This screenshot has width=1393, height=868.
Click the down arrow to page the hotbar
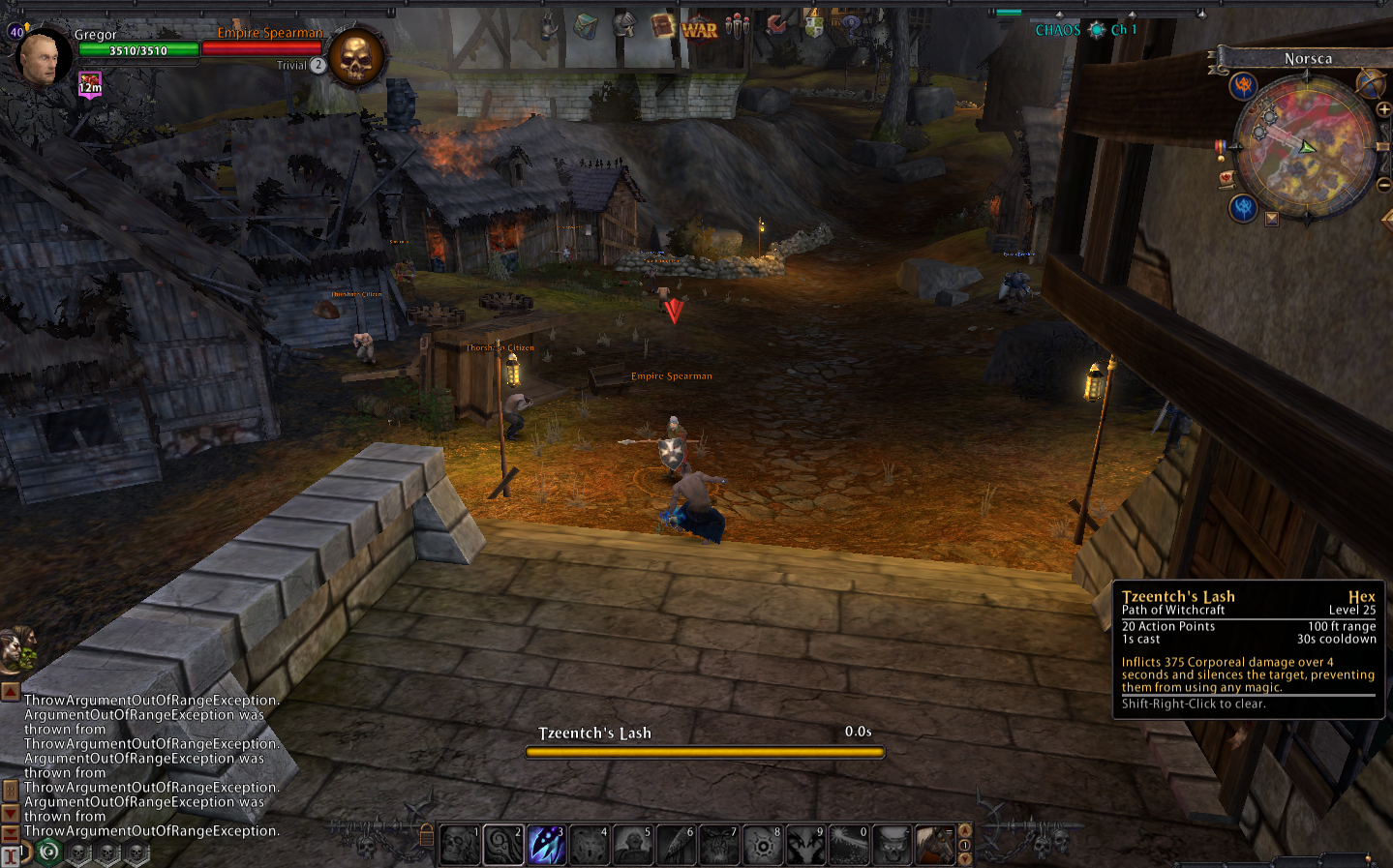point(964,859)
